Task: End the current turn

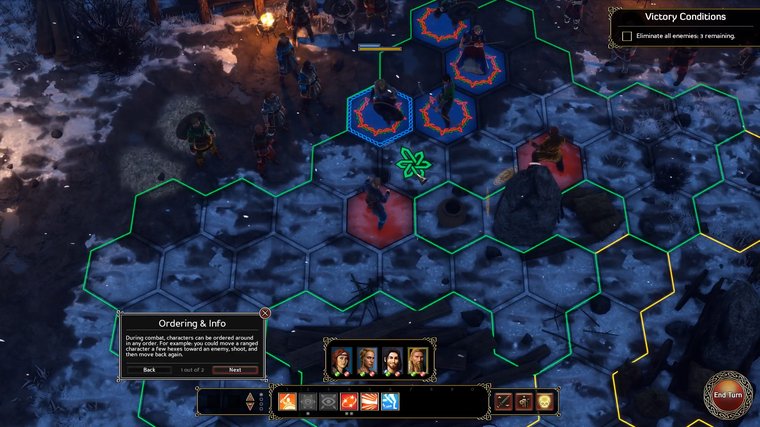Action: (x=727, y=395)
